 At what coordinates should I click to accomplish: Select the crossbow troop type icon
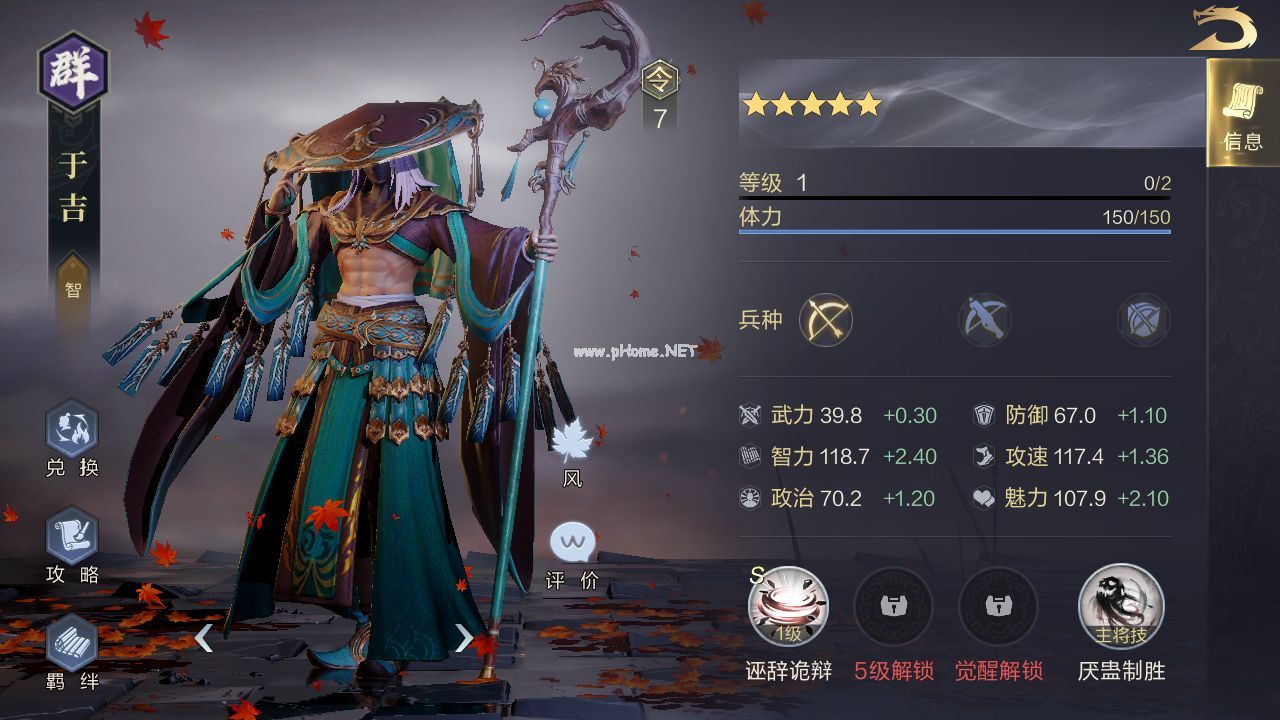pos(985,321)
